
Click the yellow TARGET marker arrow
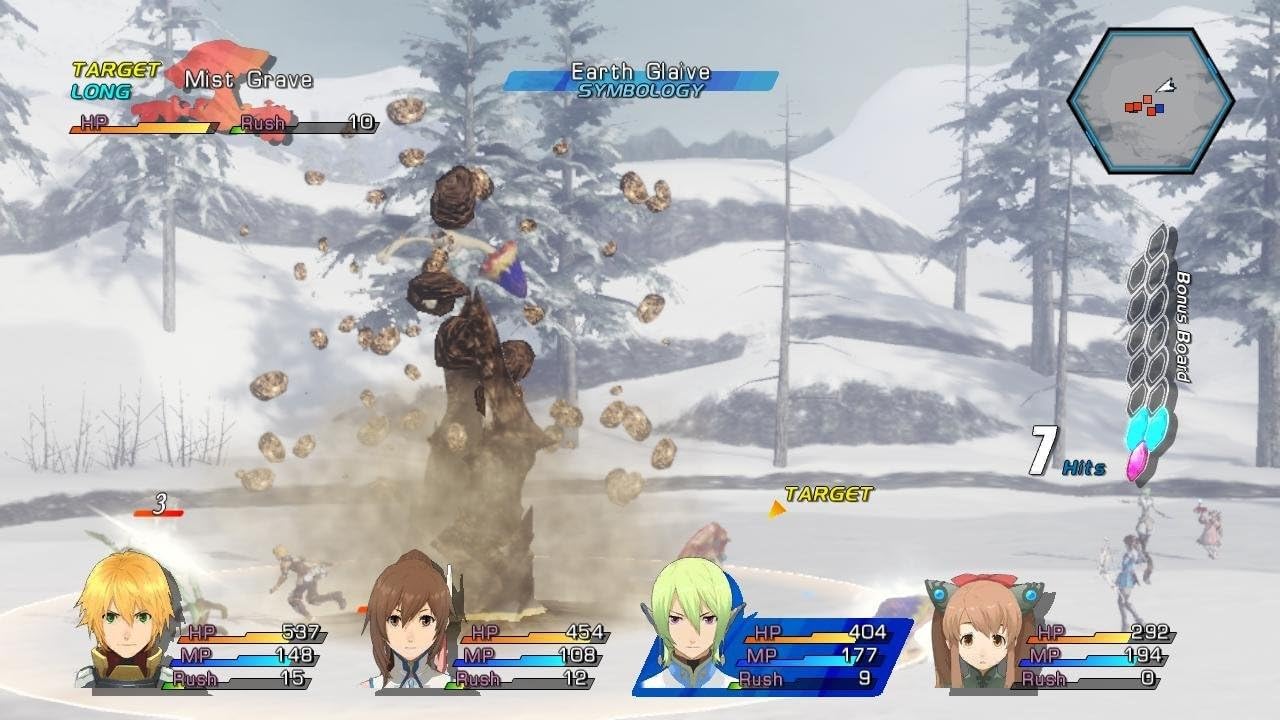[x=776, y=510]
